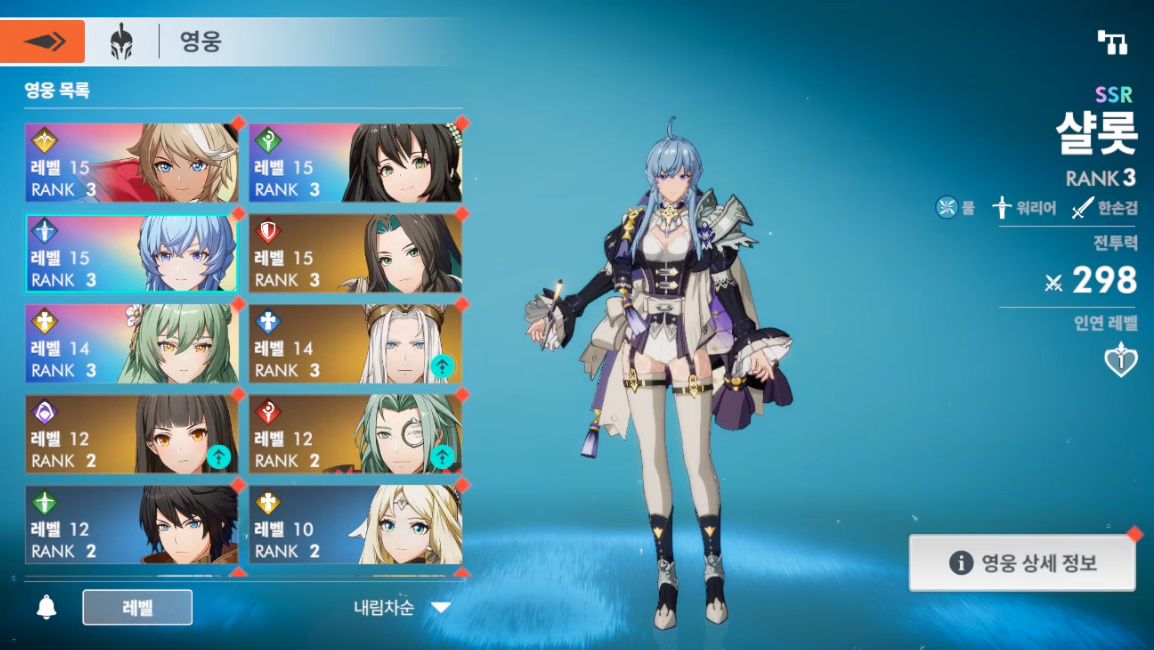Choose the white-haired crowned hero card
This screenshot has height=650, width=1154.
coord(355,344)
